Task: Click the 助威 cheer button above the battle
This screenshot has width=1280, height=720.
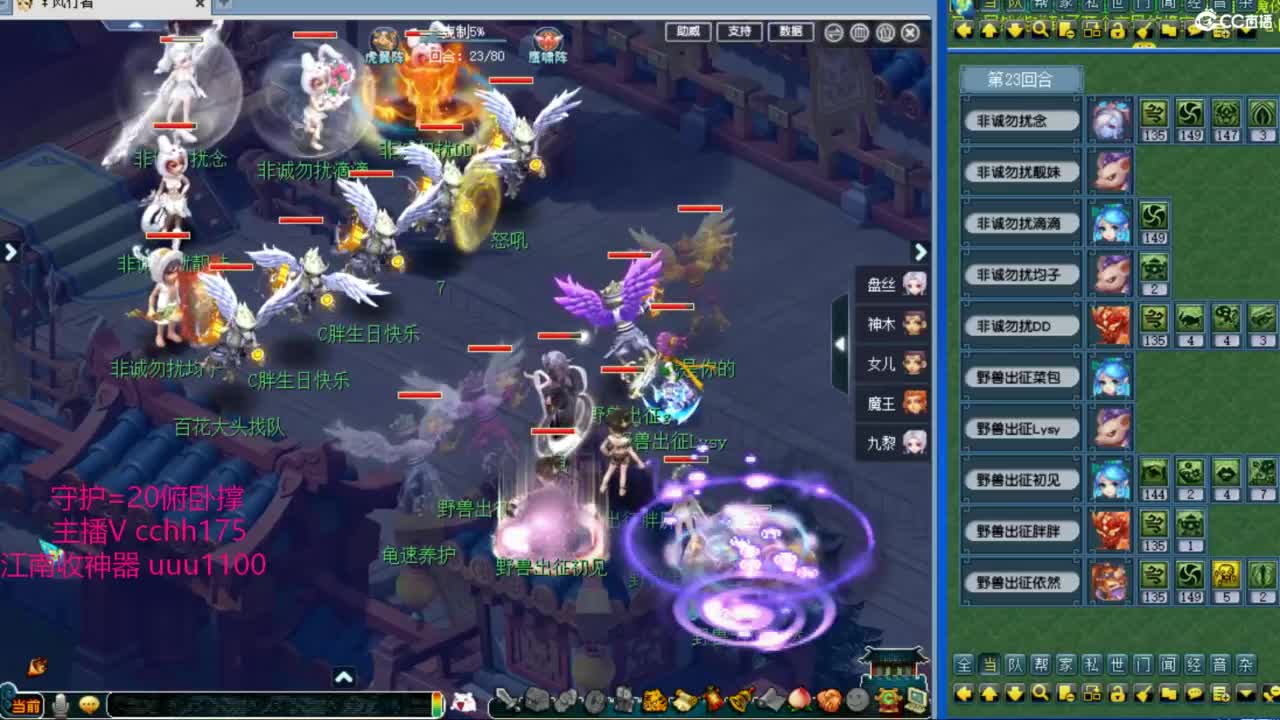Action: [x=687, y=30]
